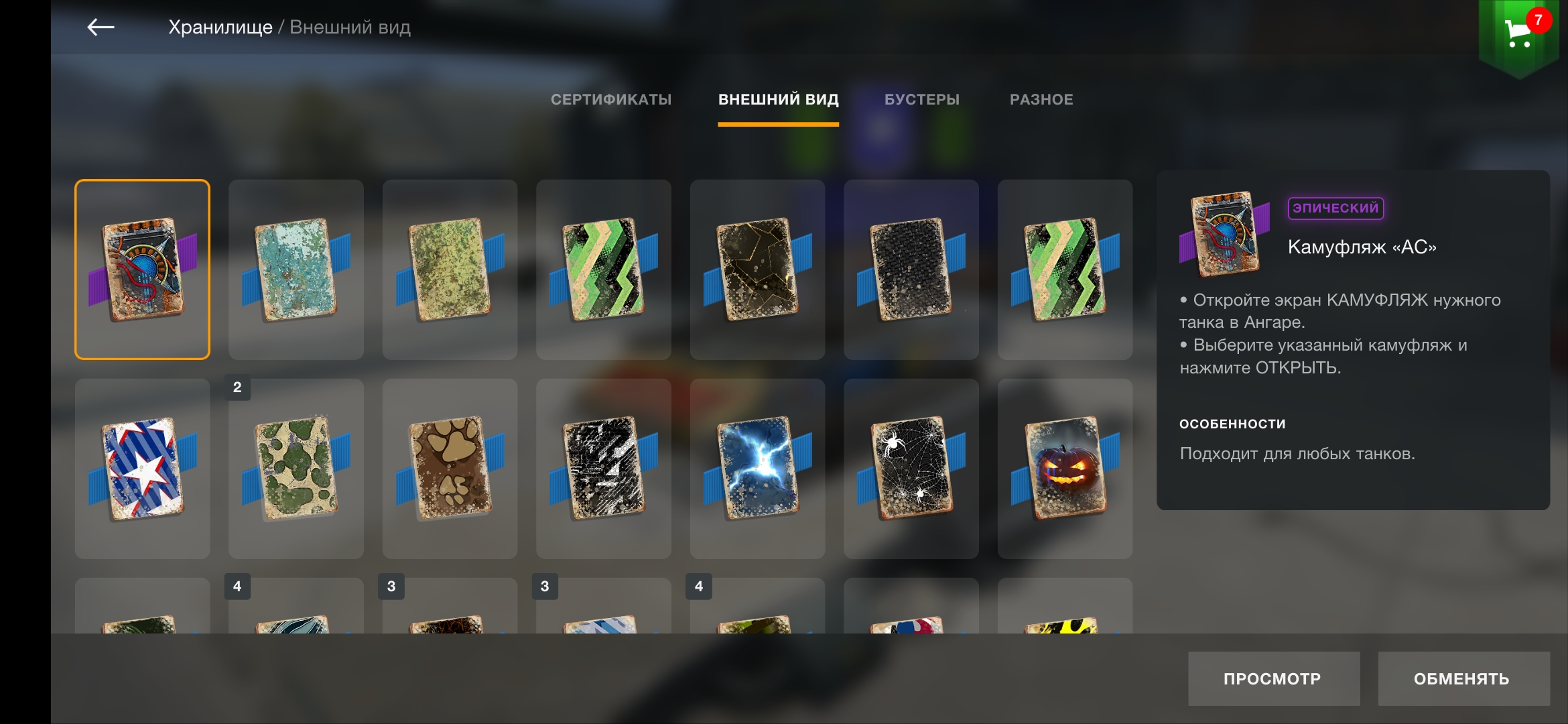Select the Halloween pumpkin camouflage card
Viewport: 1568px width, 724px height.
pos(1065,469)
